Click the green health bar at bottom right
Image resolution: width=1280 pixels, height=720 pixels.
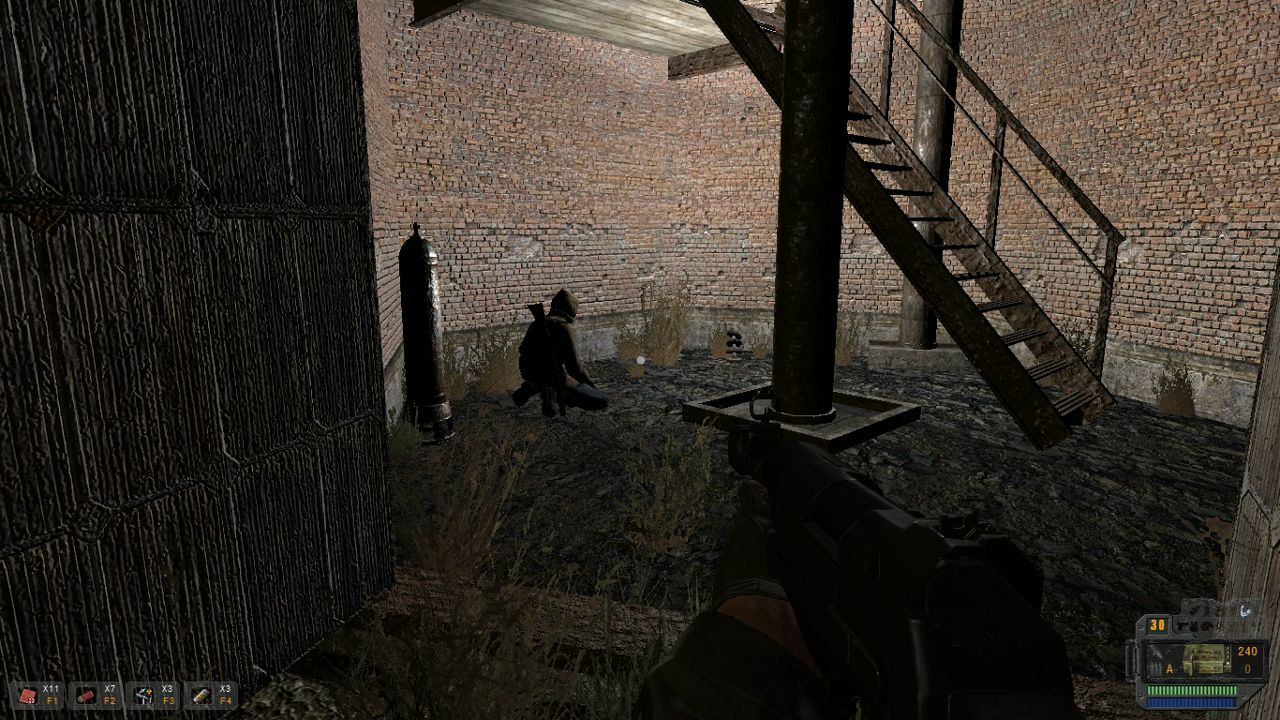[1192, 689]
